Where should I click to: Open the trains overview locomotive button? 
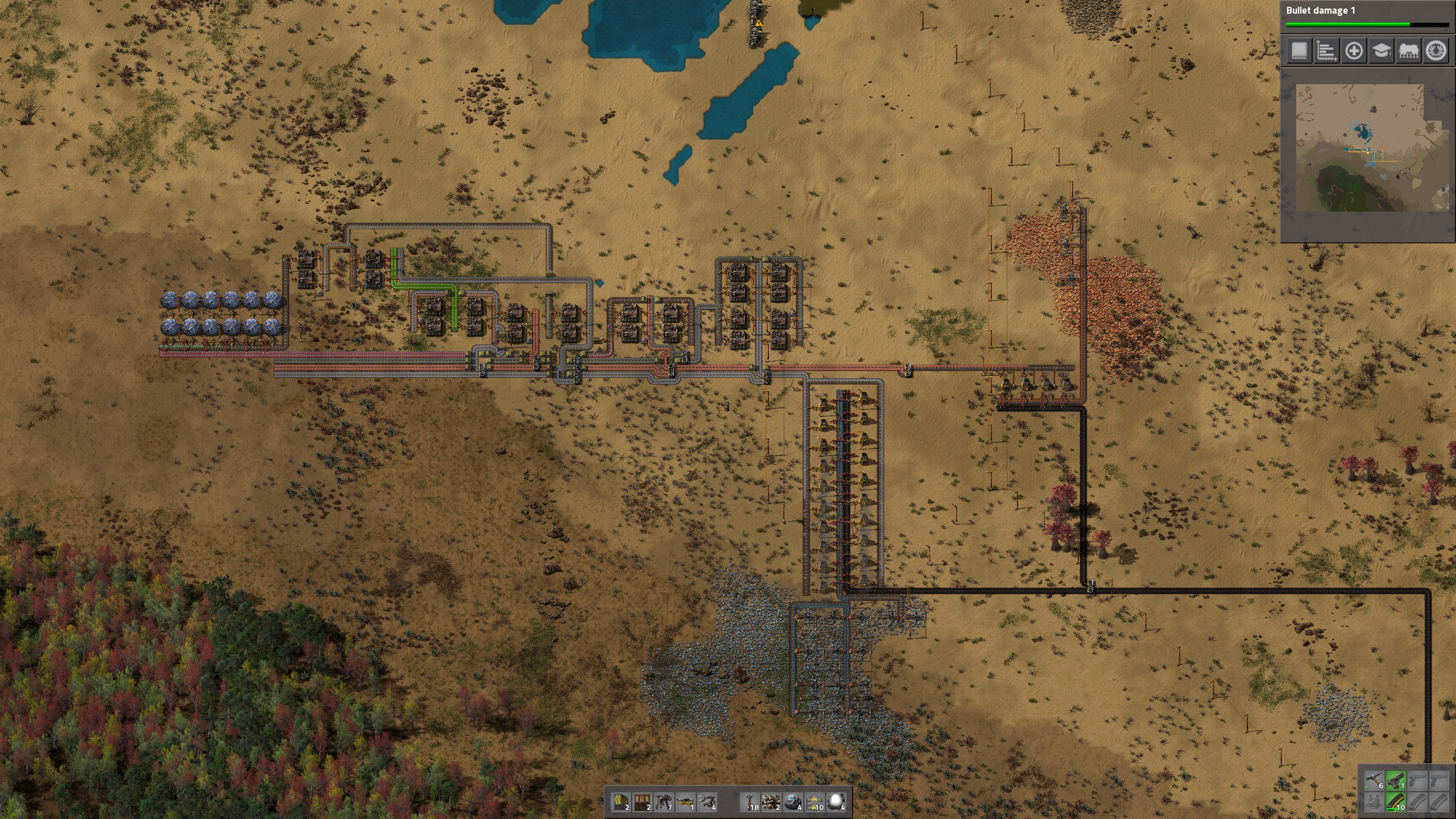(1408, 51)
